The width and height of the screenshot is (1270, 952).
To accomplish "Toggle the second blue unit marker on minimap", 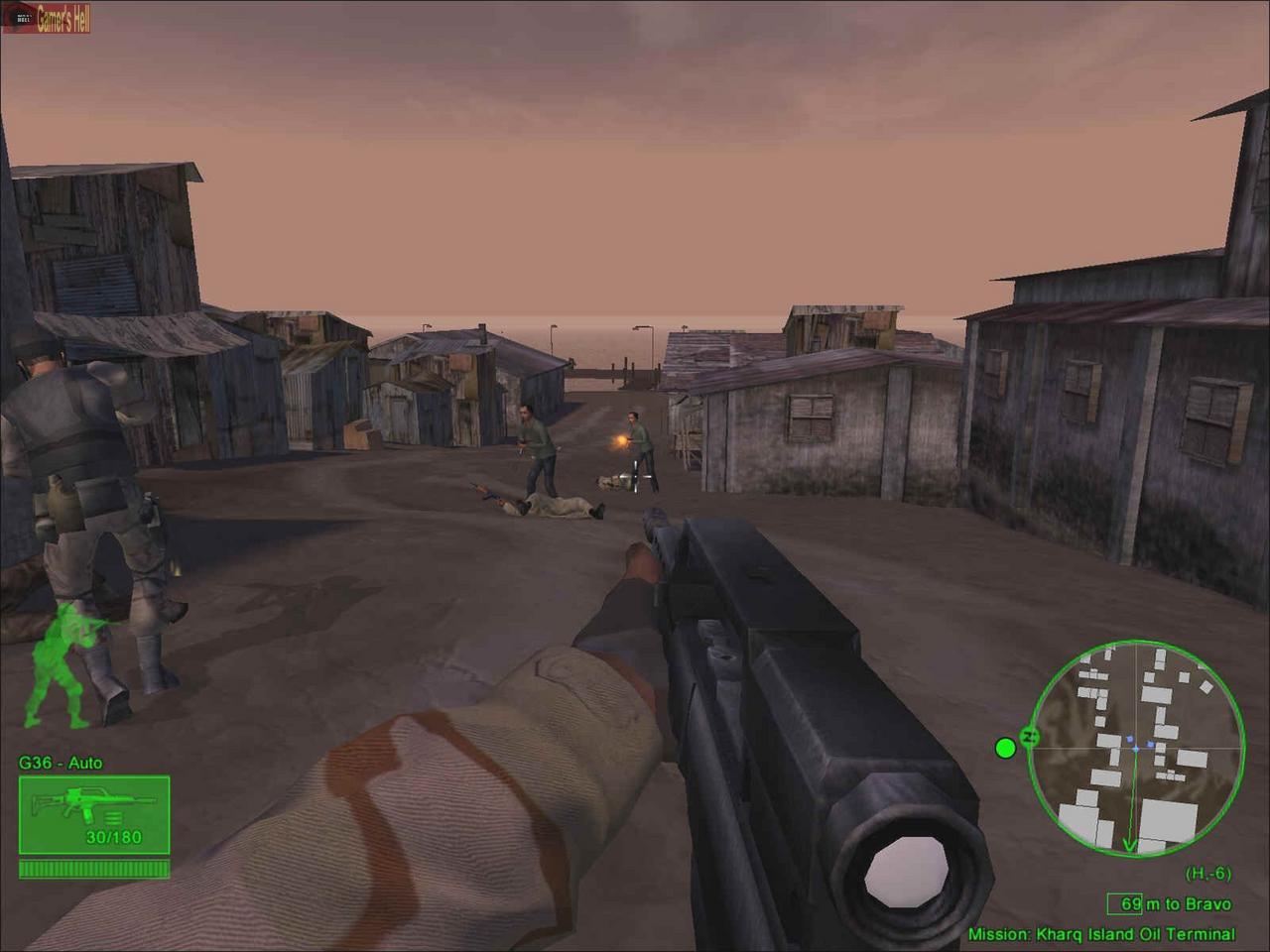I will [1150, 743].
